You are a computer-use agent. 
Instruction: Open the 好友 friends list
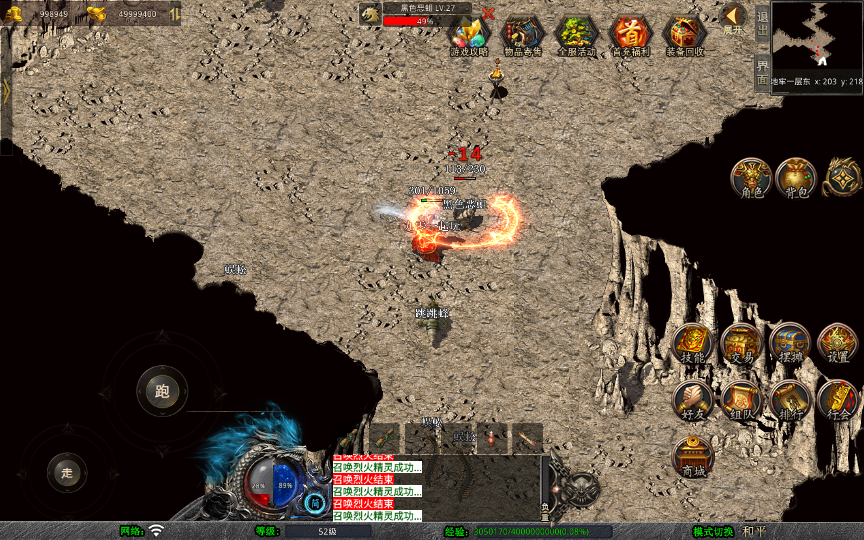click(x=692, y=399)
